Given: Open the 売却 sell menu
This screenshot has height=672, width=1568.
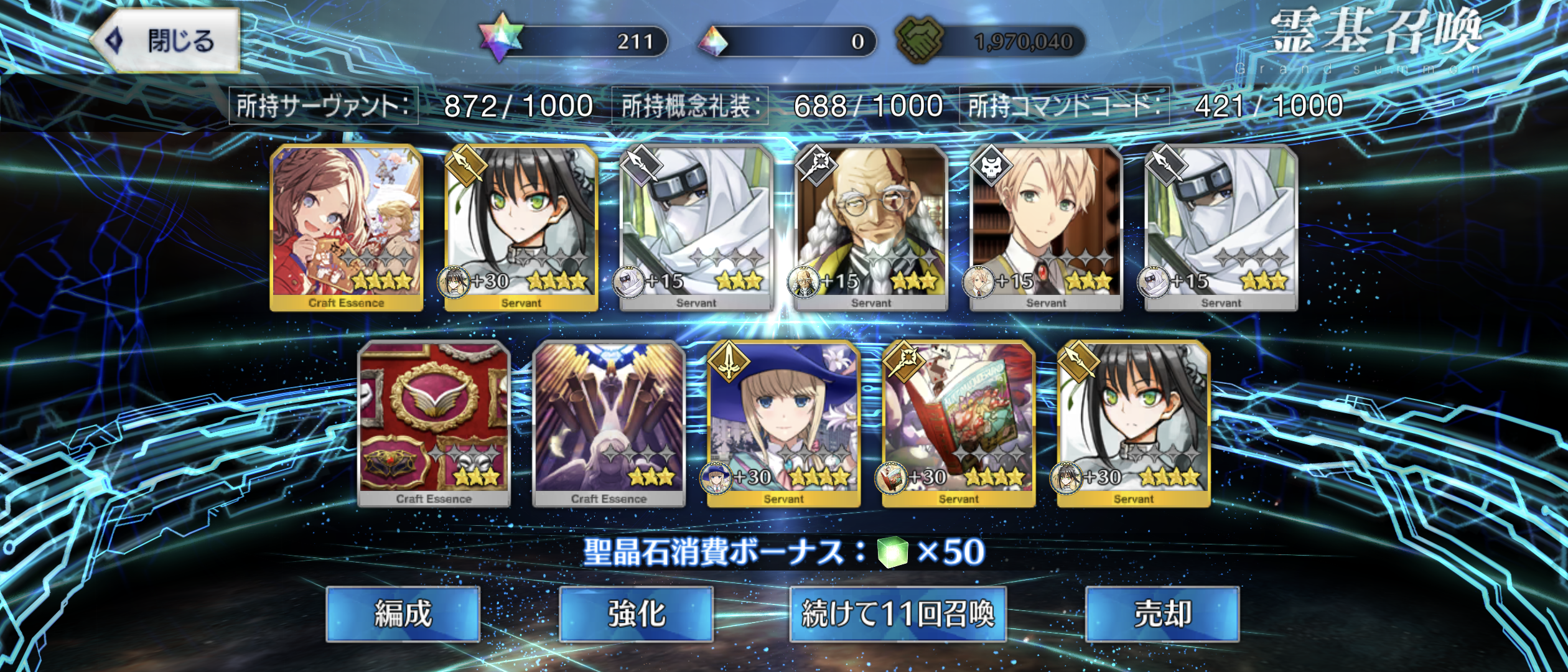Looking at the screenshot, I should click(x=1162, y=614).
